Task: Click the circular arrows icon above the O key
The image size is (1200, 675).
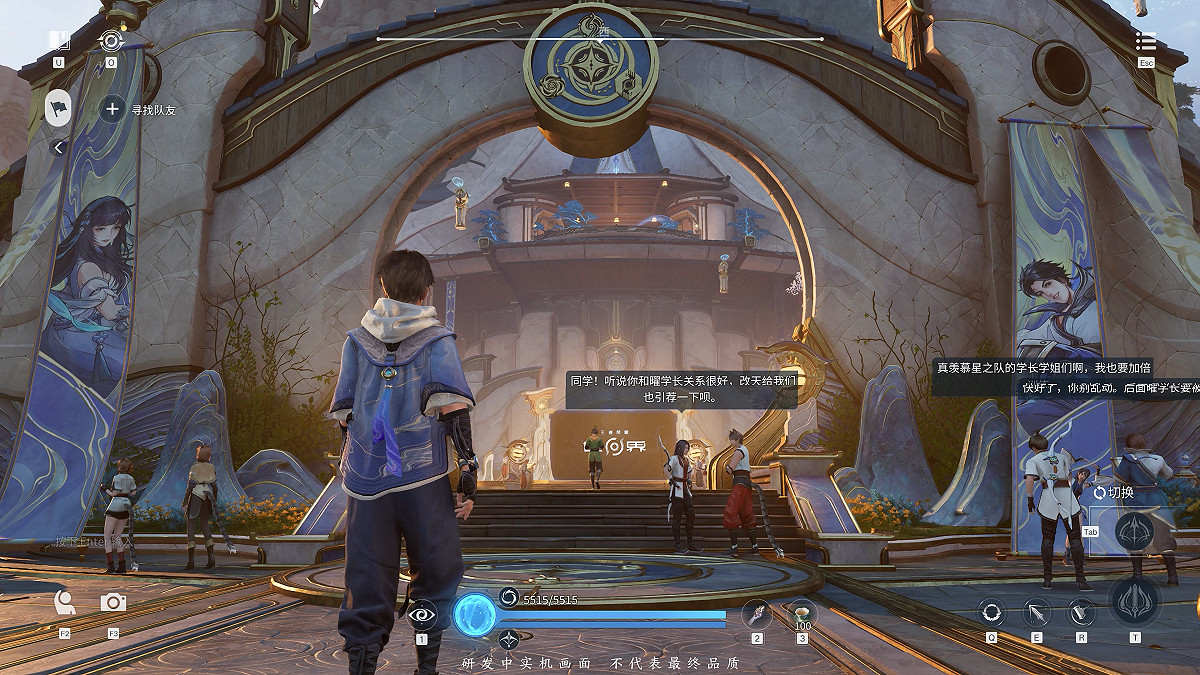Action: (x=111, y=41)
